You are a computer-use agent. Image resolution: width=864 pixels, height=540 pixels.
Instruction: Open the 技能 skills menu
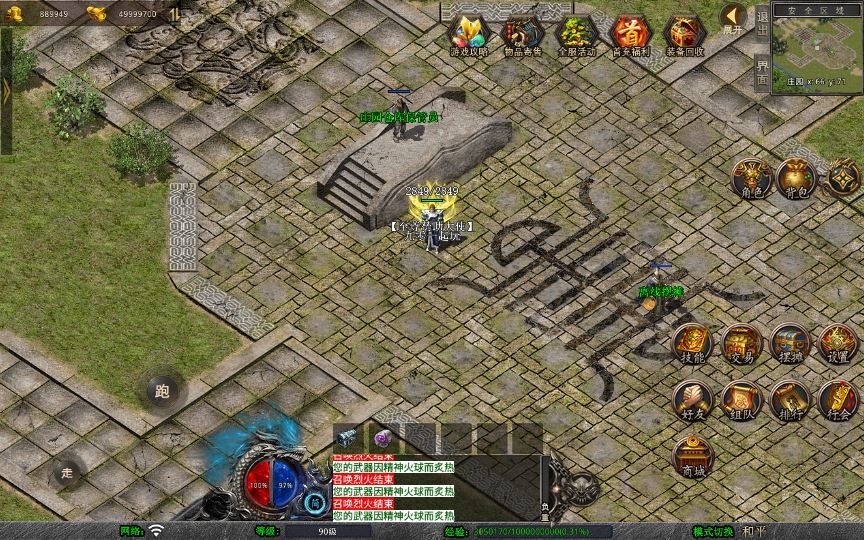(x=692, y=344)
